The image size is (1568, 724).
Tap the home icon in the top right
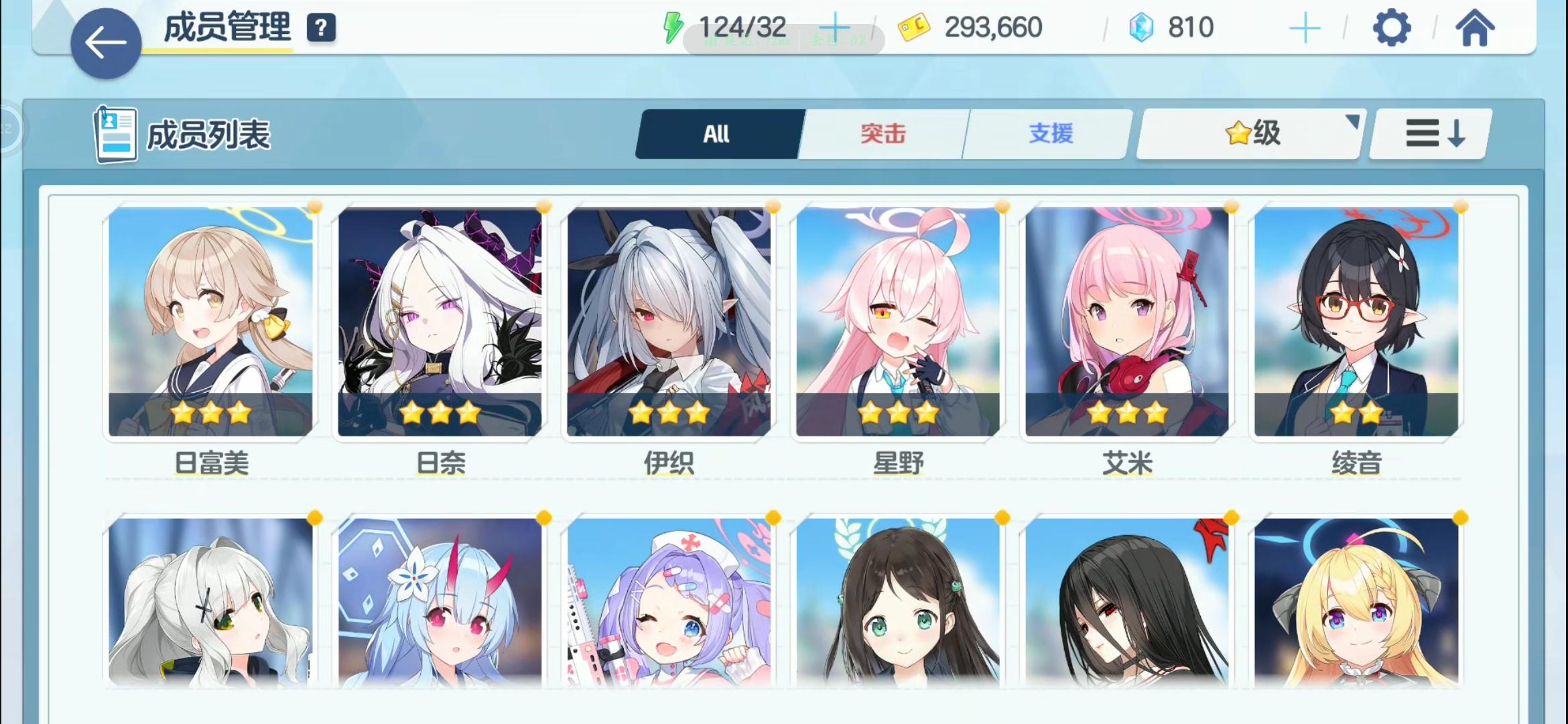click(1477, 27)
